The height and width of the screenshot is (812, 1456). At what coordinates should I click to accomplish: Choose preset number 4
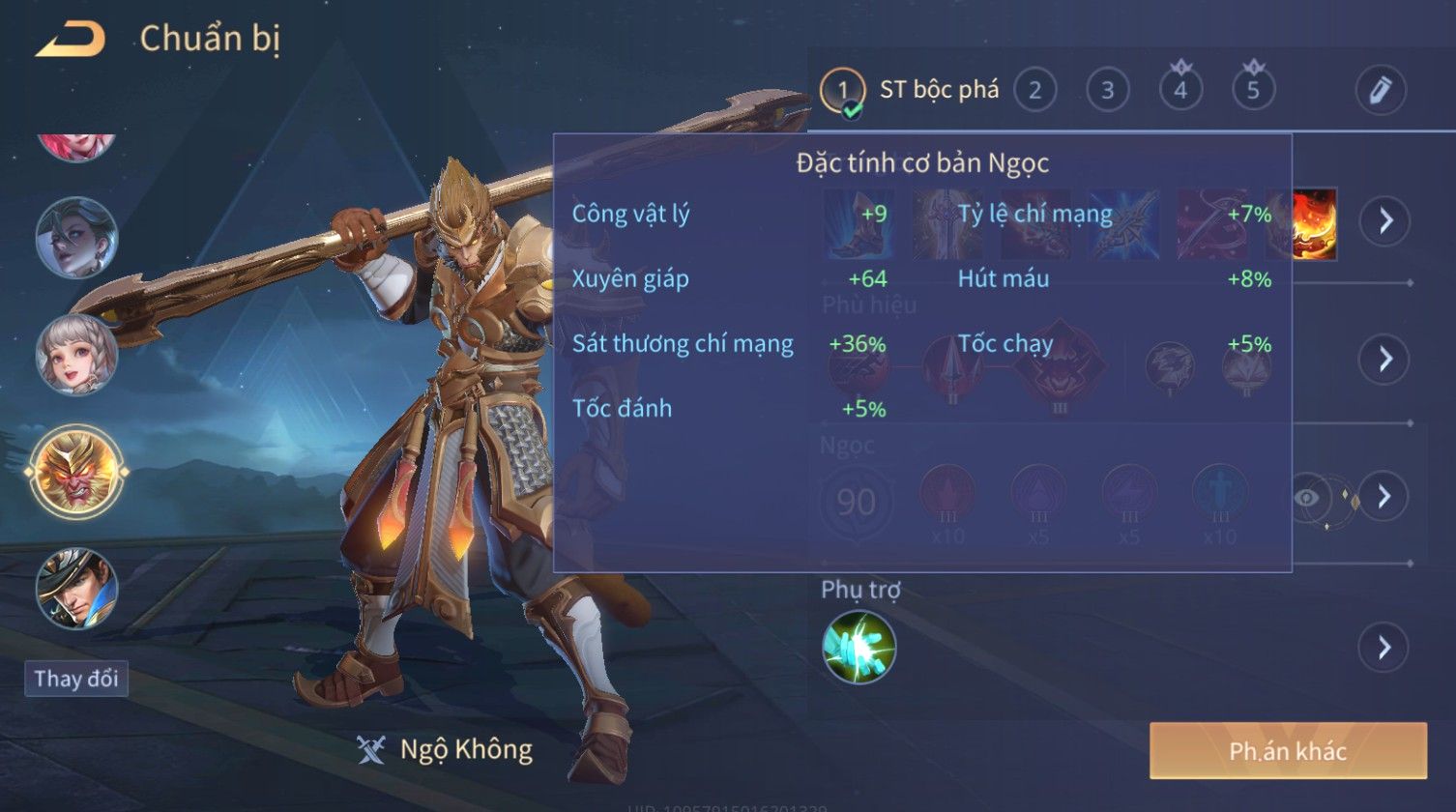click(1179, 91)
